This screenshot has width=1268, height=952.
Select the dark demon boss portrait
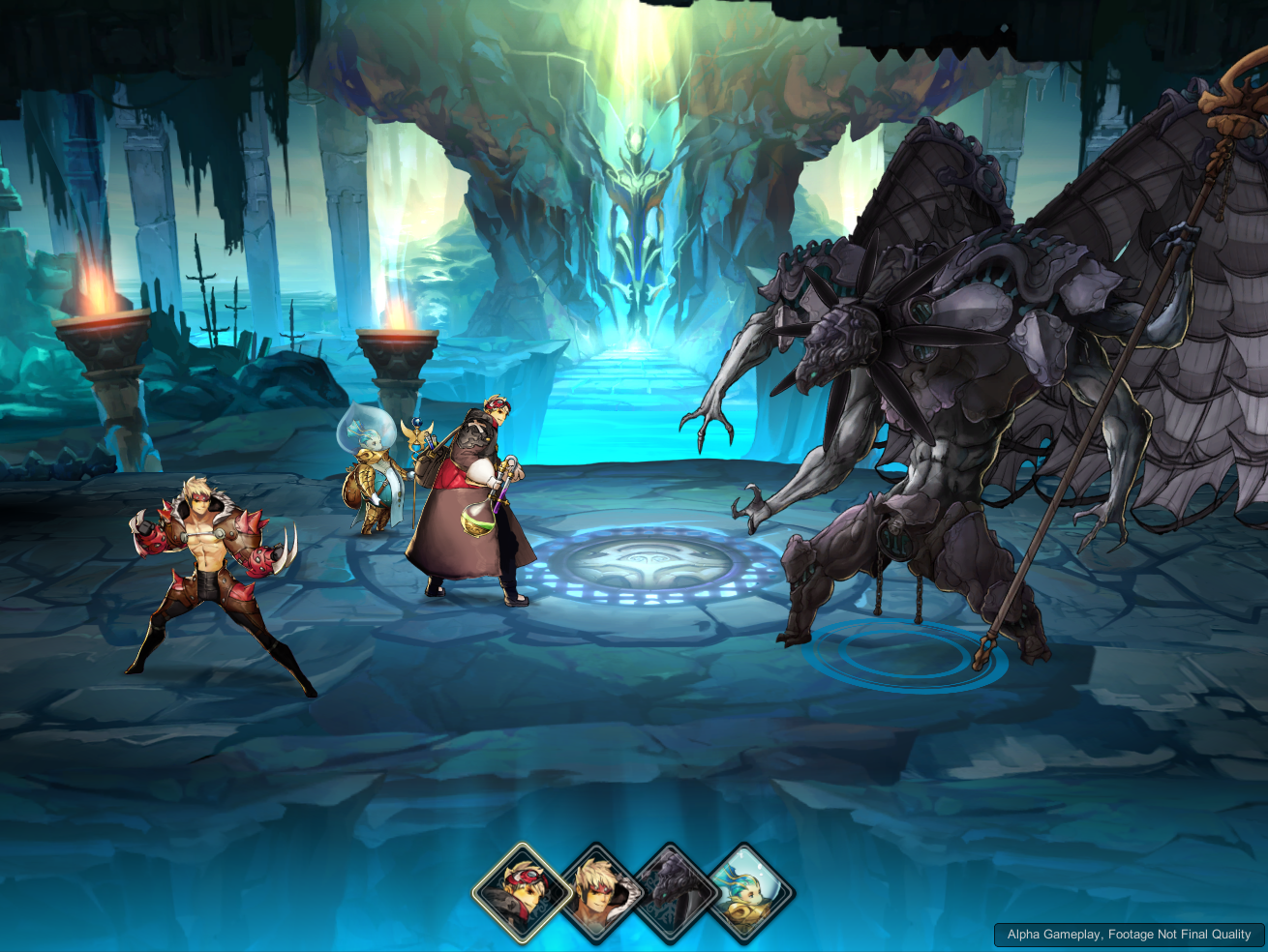click(x=670, y=895)
